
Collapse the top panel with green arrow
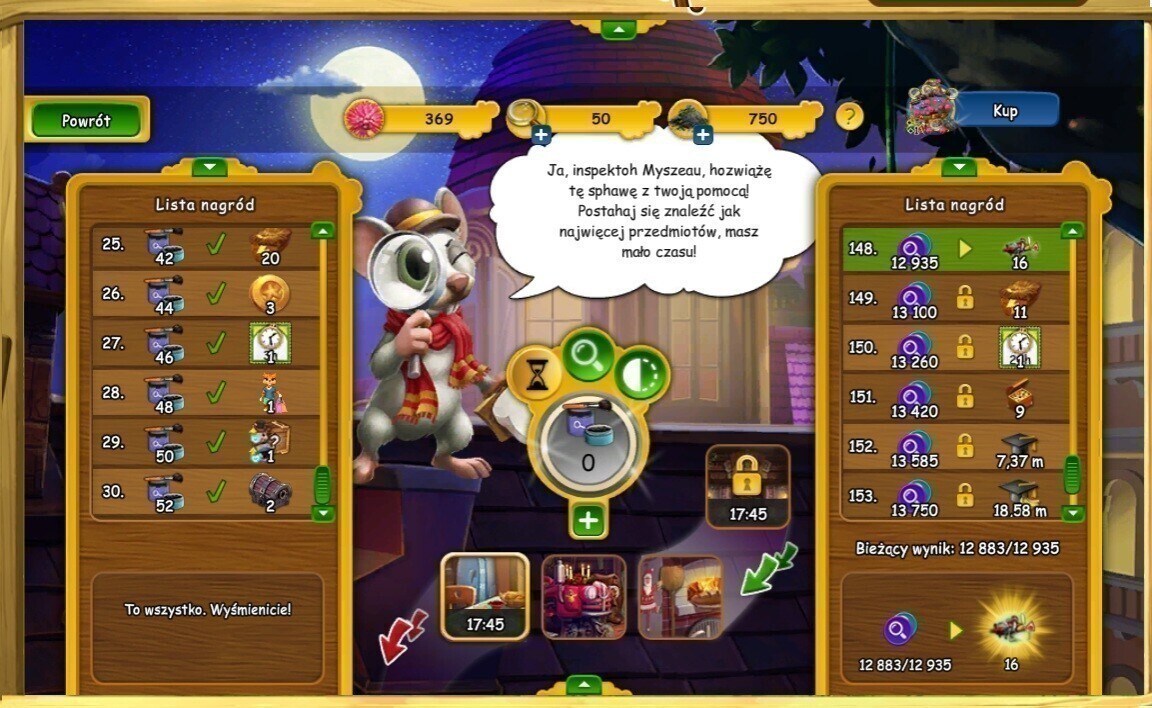pos(619,30)
